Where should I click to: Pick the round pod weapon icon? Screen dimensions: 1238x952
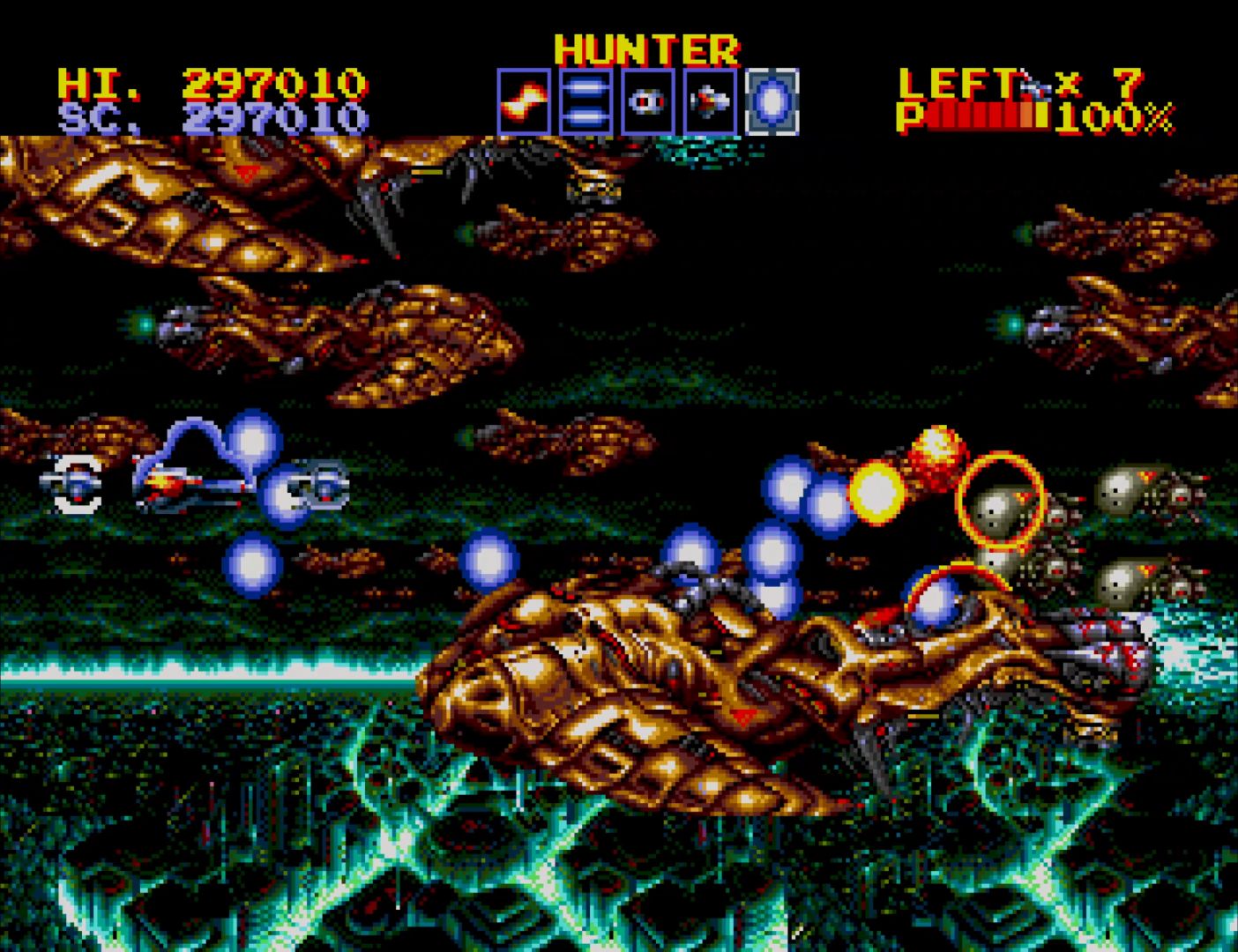[647, 102]
